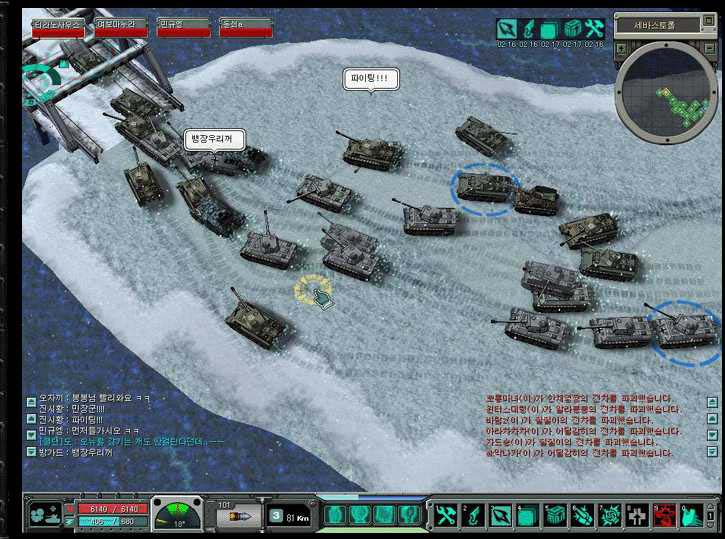Viewport: 725px width, 539px height.
Task: Activate the crossed wrench repair icon in bottom bar
Action: [x=445, y=515]
